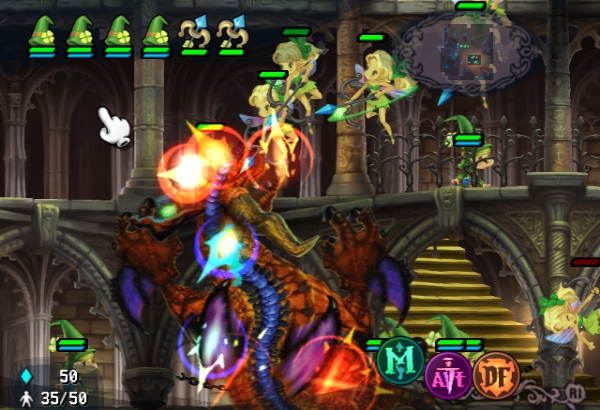Activate the purple ATT attack command
This screenshot has height=410, width=600.
click(449, 377)
